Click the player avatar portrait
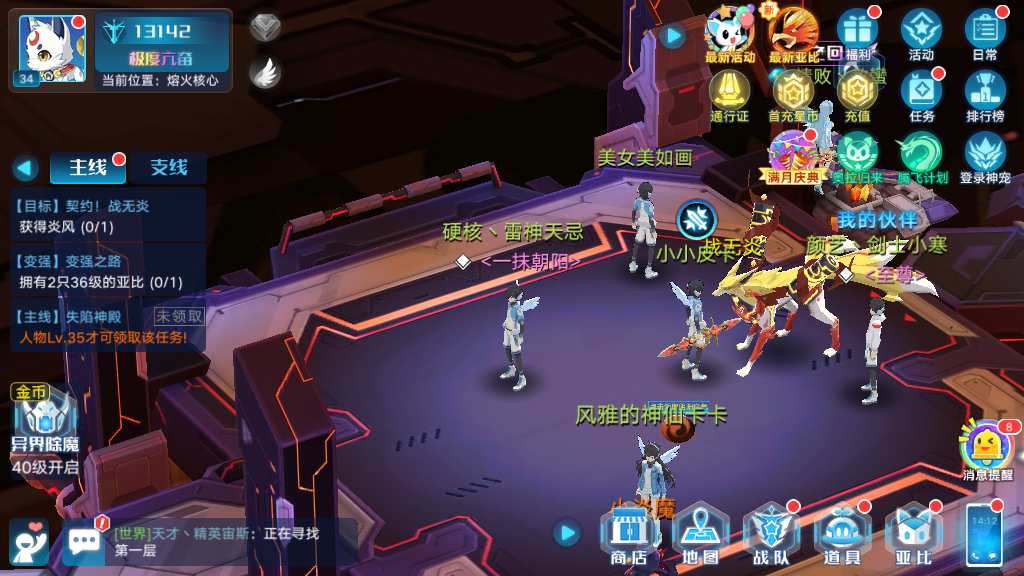This screenshot has height=576, width=1024. tap(50, 48)
